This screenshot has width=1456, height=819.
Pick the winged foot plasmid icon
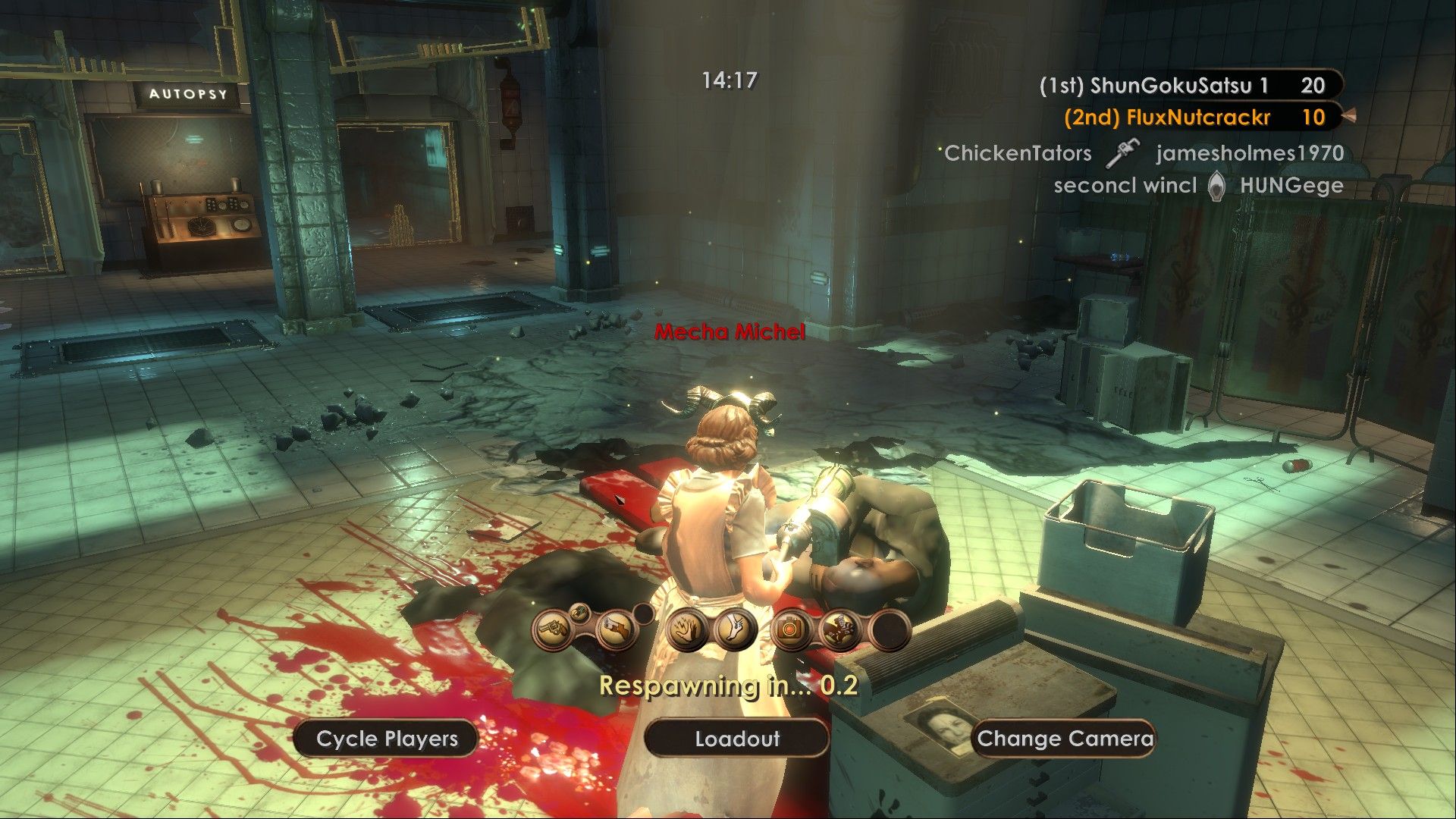[x=735, y=631]
